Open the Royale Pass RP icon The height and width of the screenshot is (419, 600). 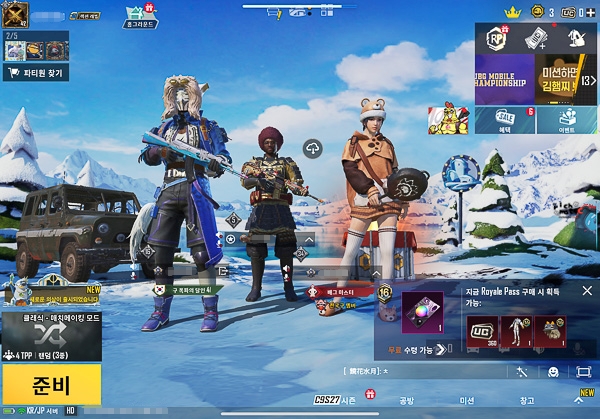click(x=494, y=37)
